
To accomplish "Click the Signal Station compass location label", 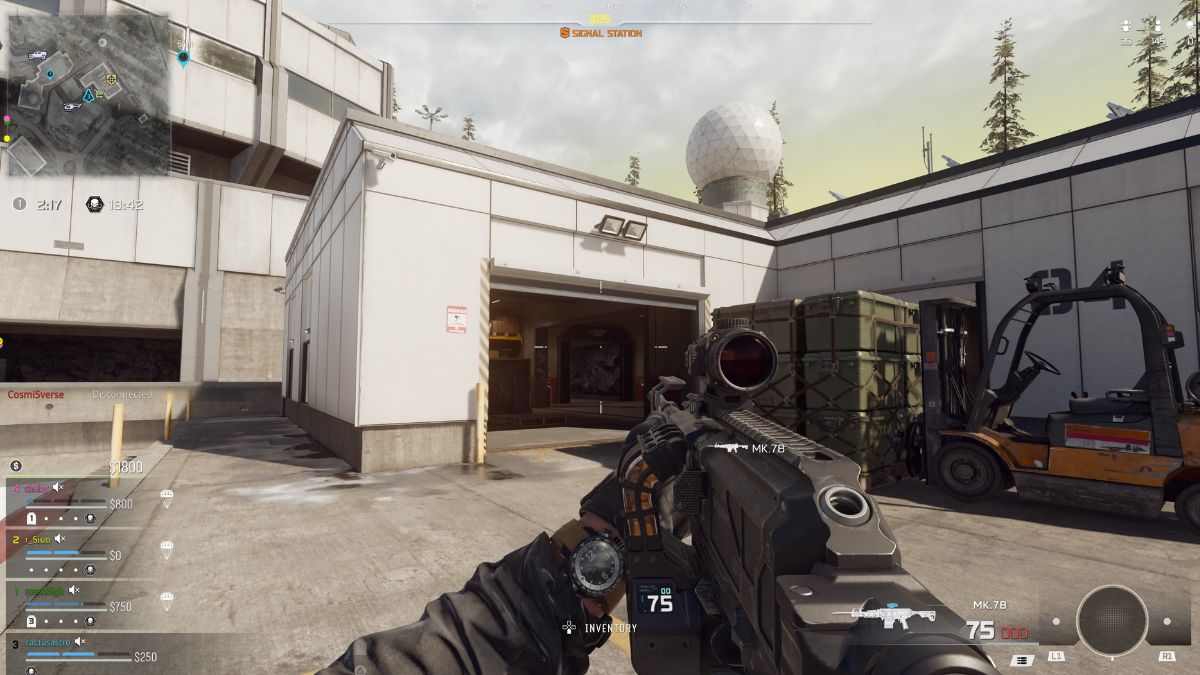I will pyautogui.click(x=601, y=34).
